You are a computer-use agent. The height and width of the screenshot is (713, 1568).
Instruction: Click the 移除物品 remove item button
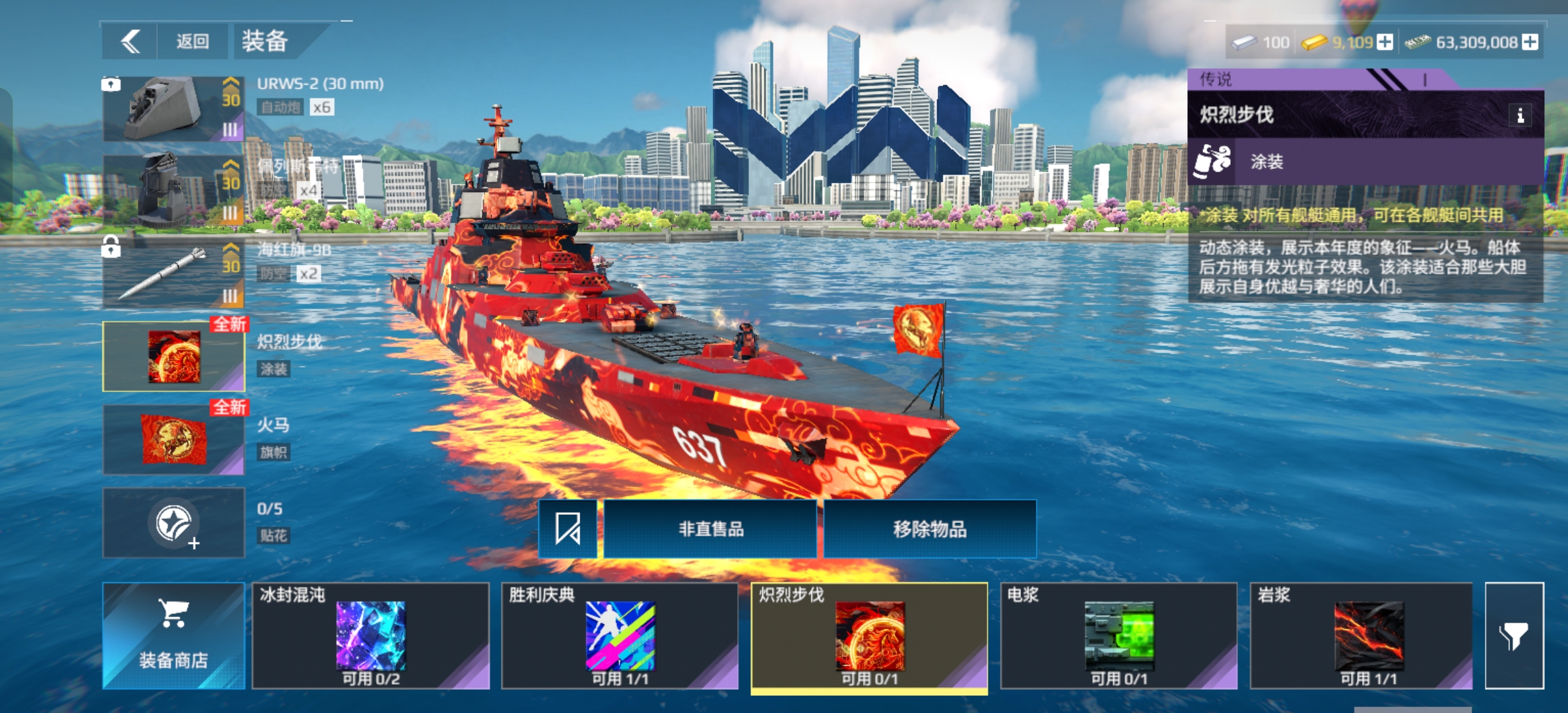(x=929, y=529)
